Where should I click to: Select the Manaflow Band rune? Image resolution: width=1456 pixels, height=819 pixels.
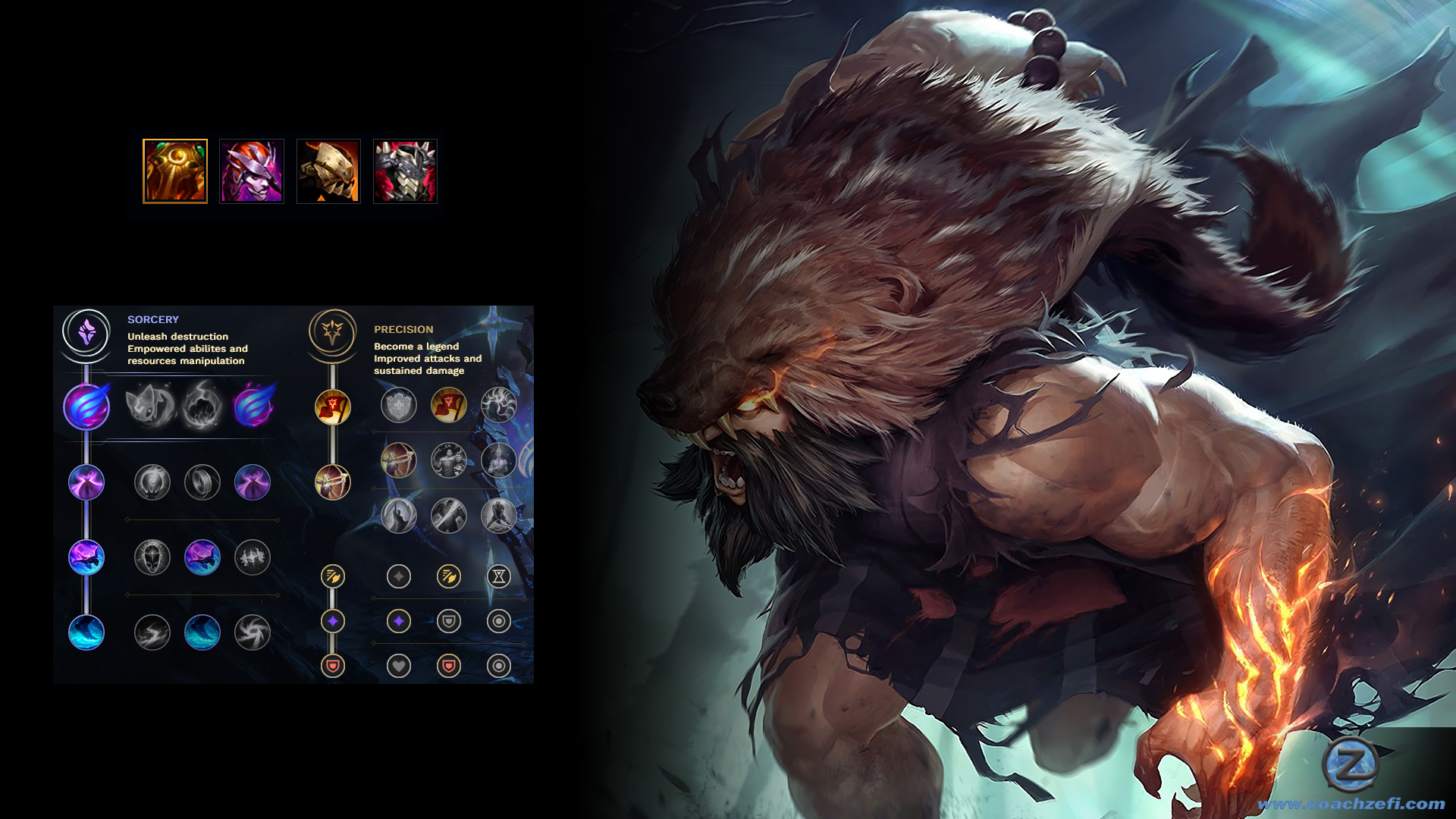pos(202,482)
